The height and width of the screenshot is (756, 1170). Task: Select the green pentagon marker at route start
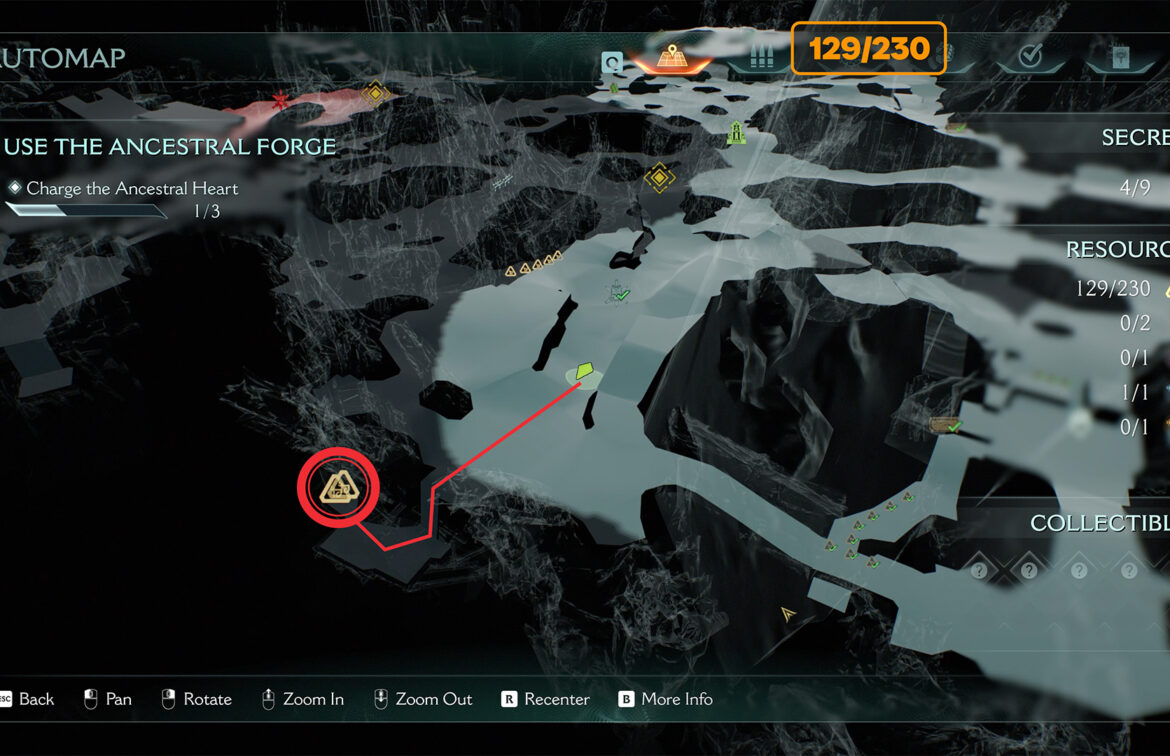pyautogui.click(x=585, y=371)
